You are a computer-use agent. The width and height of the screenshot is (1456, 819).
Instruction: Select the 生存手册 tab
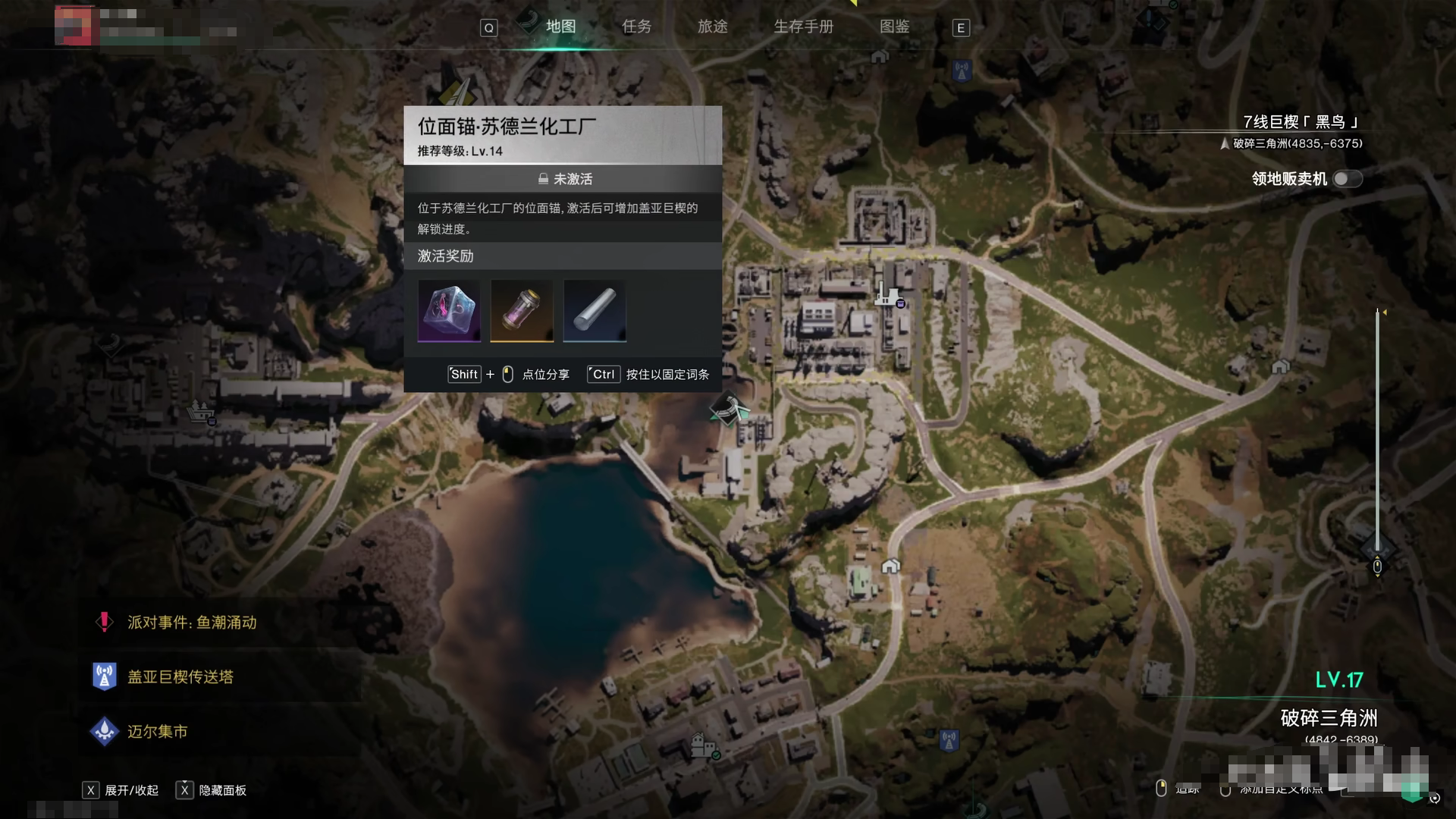[803, 27]
